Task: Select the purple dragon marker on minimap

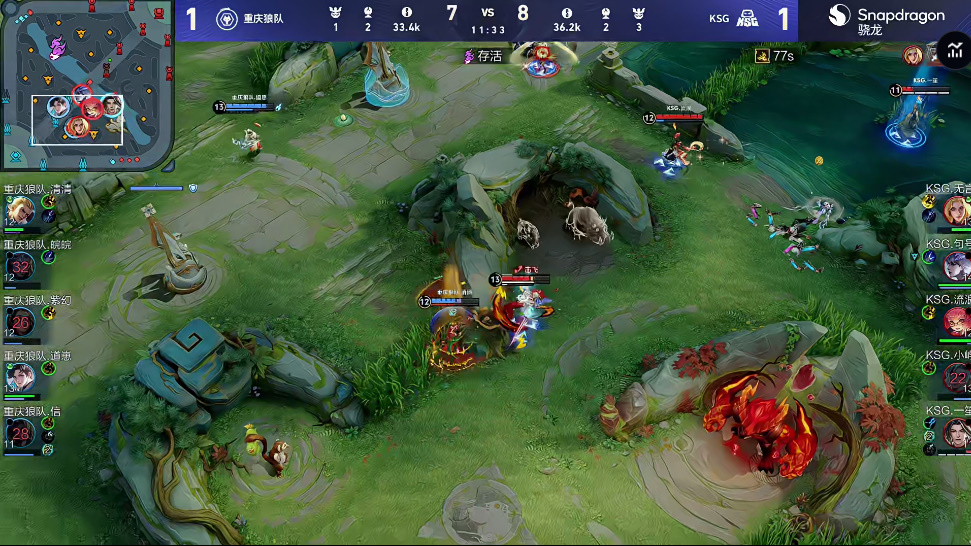Action: [x=57, y=43]
